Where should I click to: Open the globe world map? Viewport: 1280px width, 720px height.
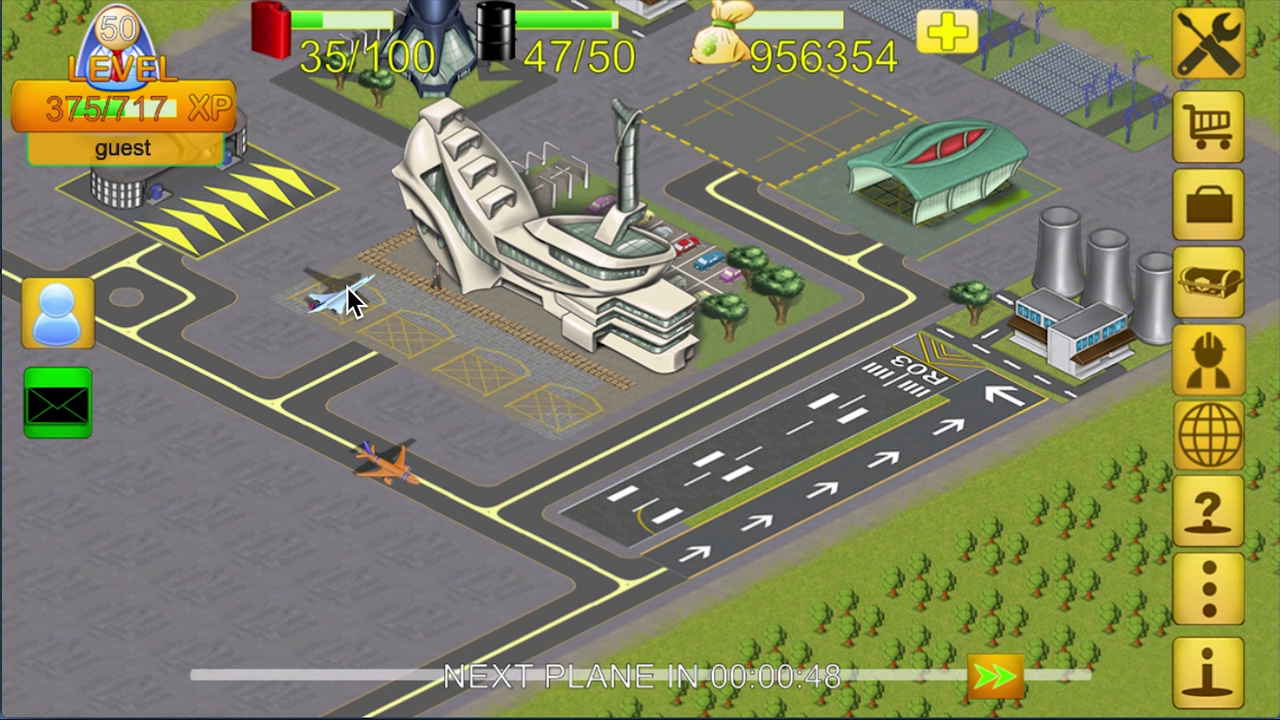tap(1208, 434)
